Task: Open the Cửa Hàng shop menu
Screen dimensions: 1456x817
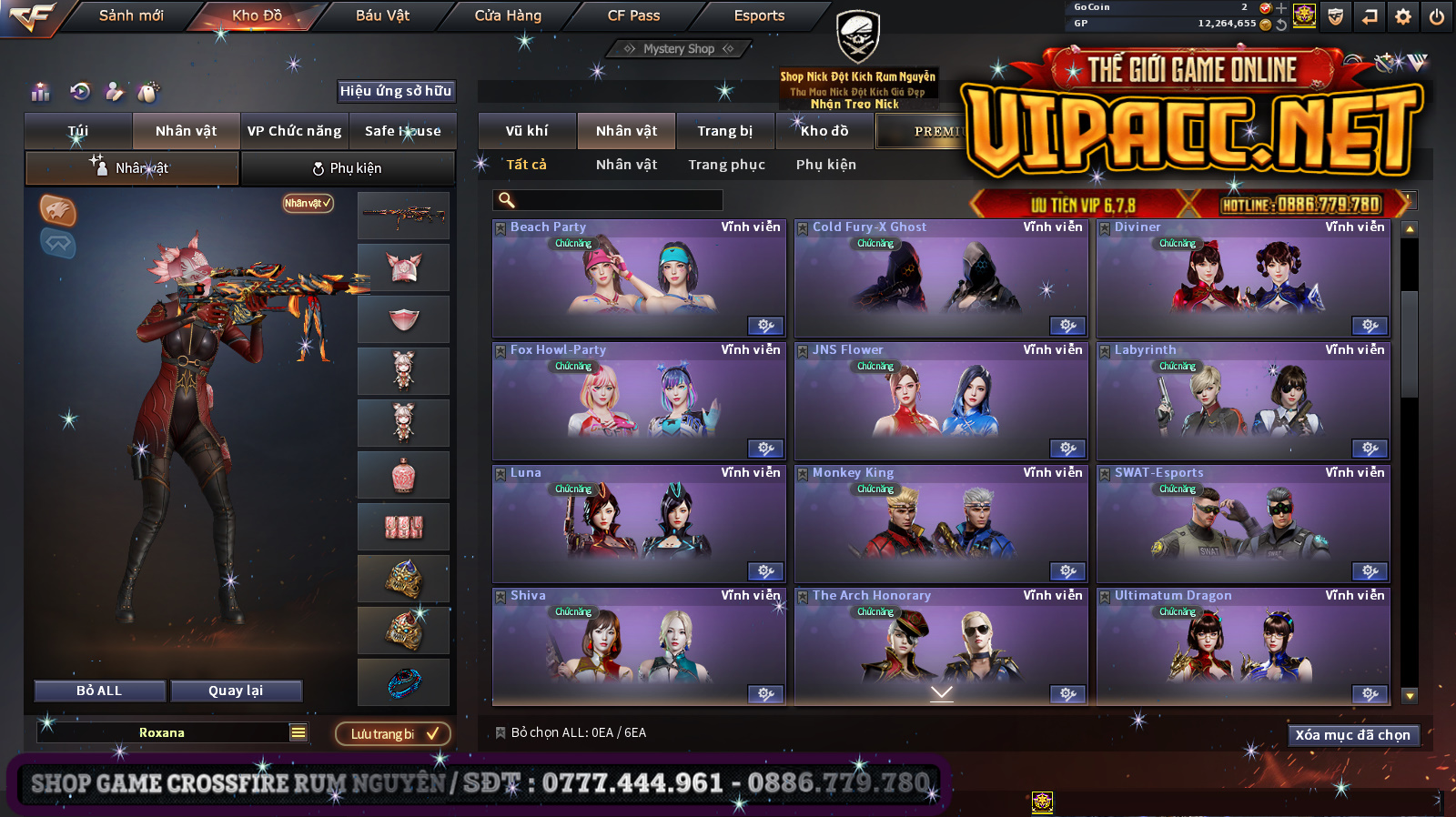Action: pyautogui.click(x=508, y=15)
